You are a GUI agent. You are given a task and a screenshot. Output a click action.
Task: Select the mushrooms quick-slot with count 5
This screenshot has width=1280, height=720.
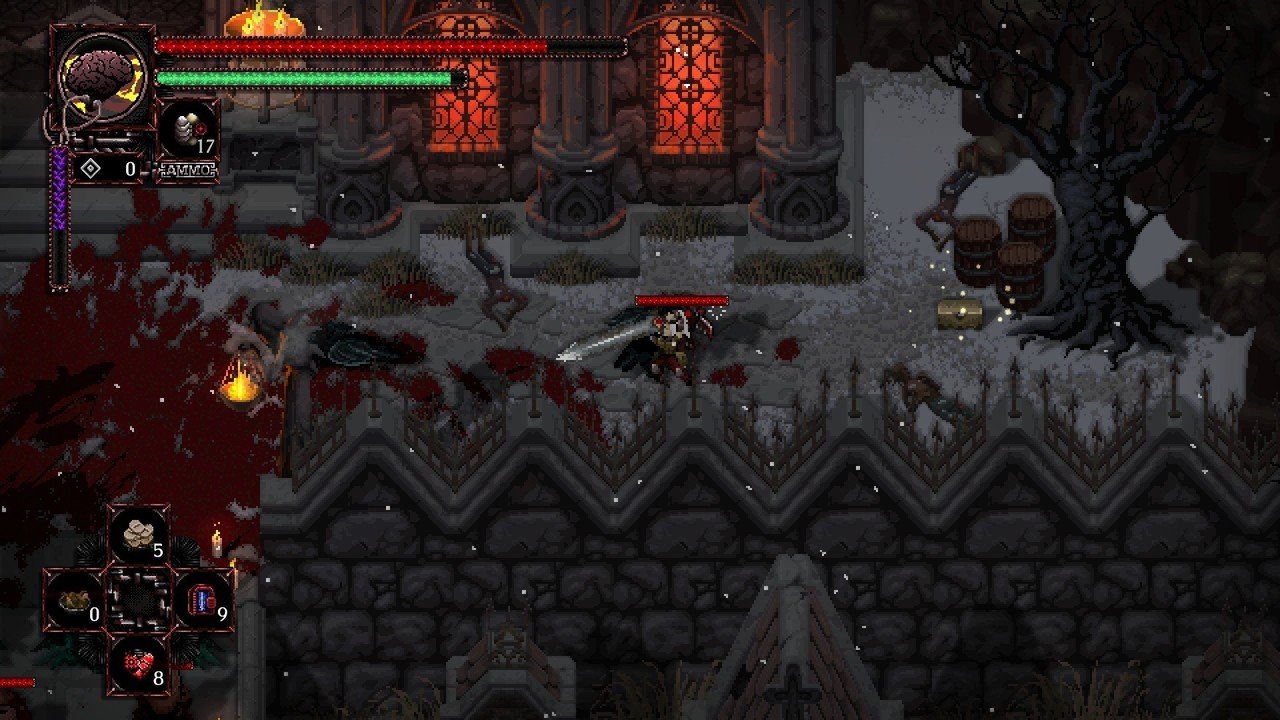pos(138,533)
